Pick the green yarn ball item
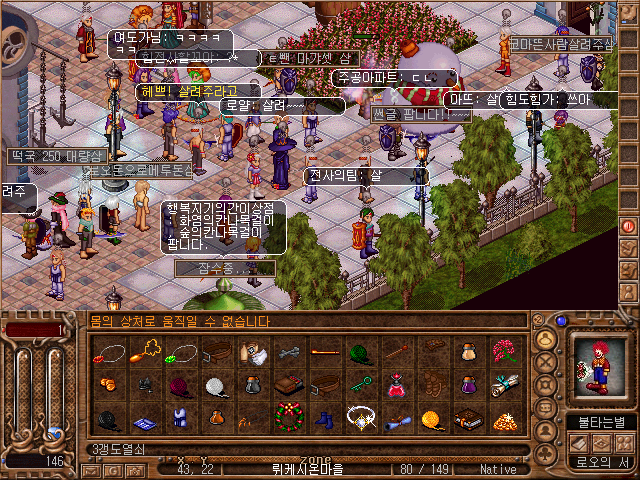Image resolution: width=640 pixels, height=480 pixels. pos(360,352)
